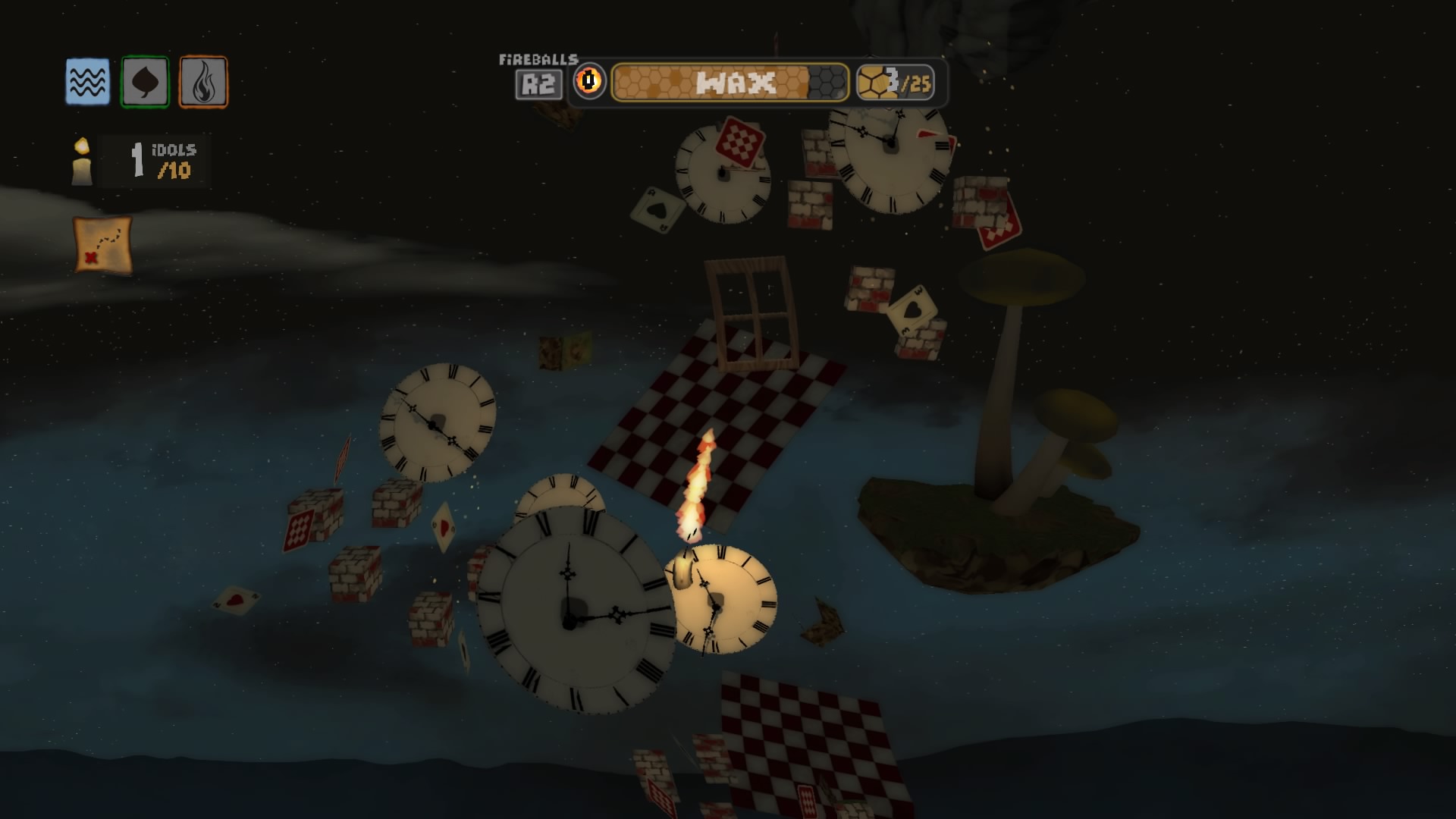Click the FIREBALLS label

[x=538, y=59]
